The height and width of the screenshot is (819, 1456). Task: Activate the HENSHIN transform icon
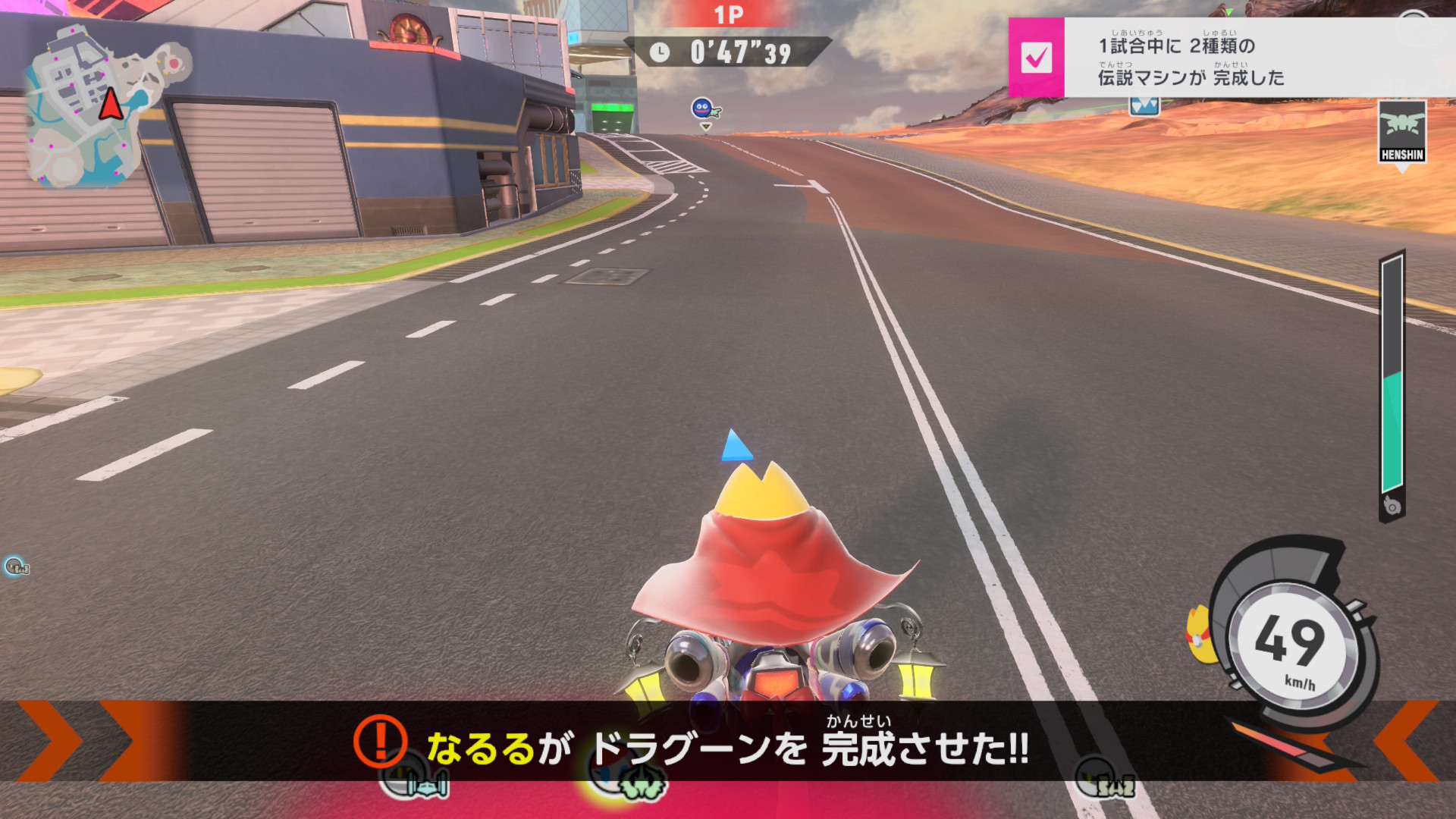click(x=1402, y=131)
